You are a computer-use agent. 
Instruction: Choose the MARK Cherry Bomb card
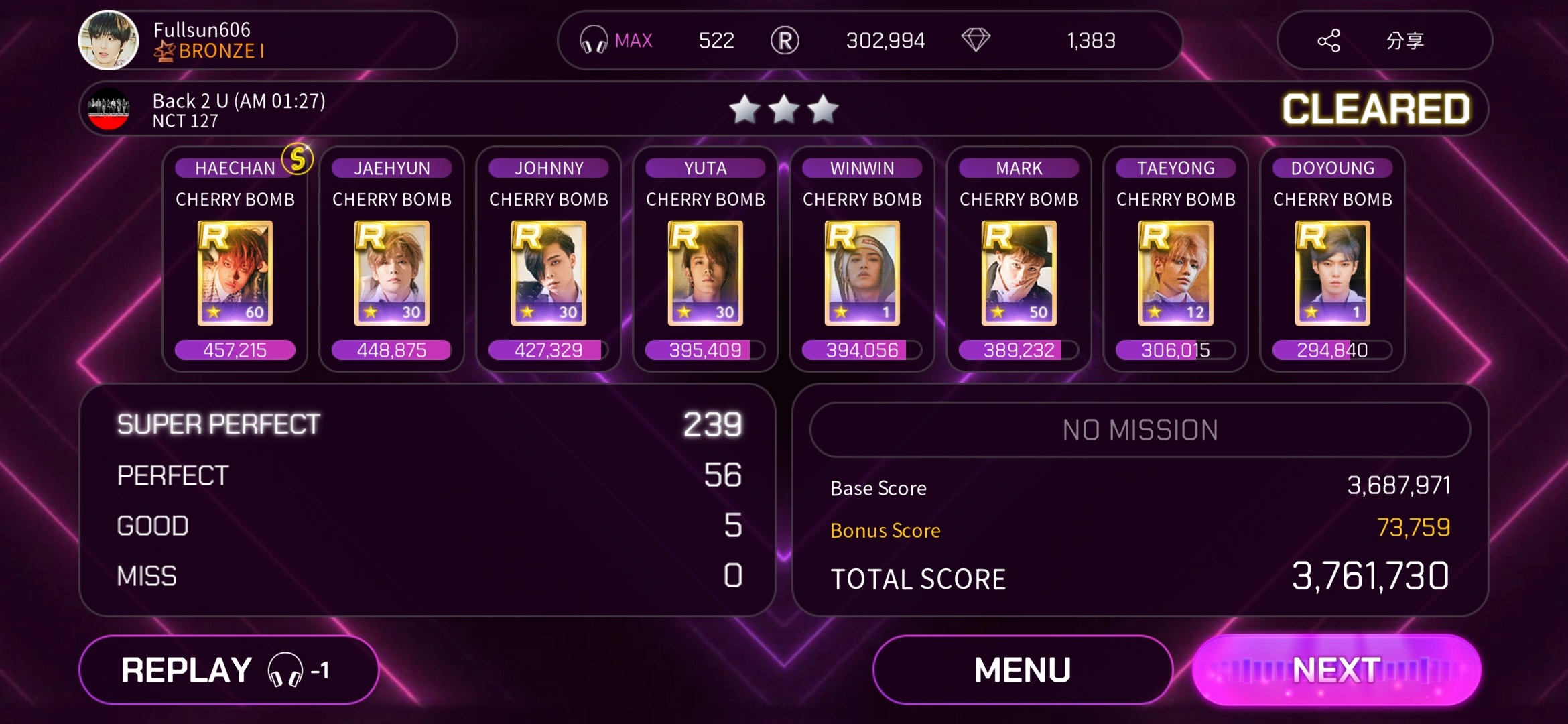pyautogui.click(x=1019, y=273)
